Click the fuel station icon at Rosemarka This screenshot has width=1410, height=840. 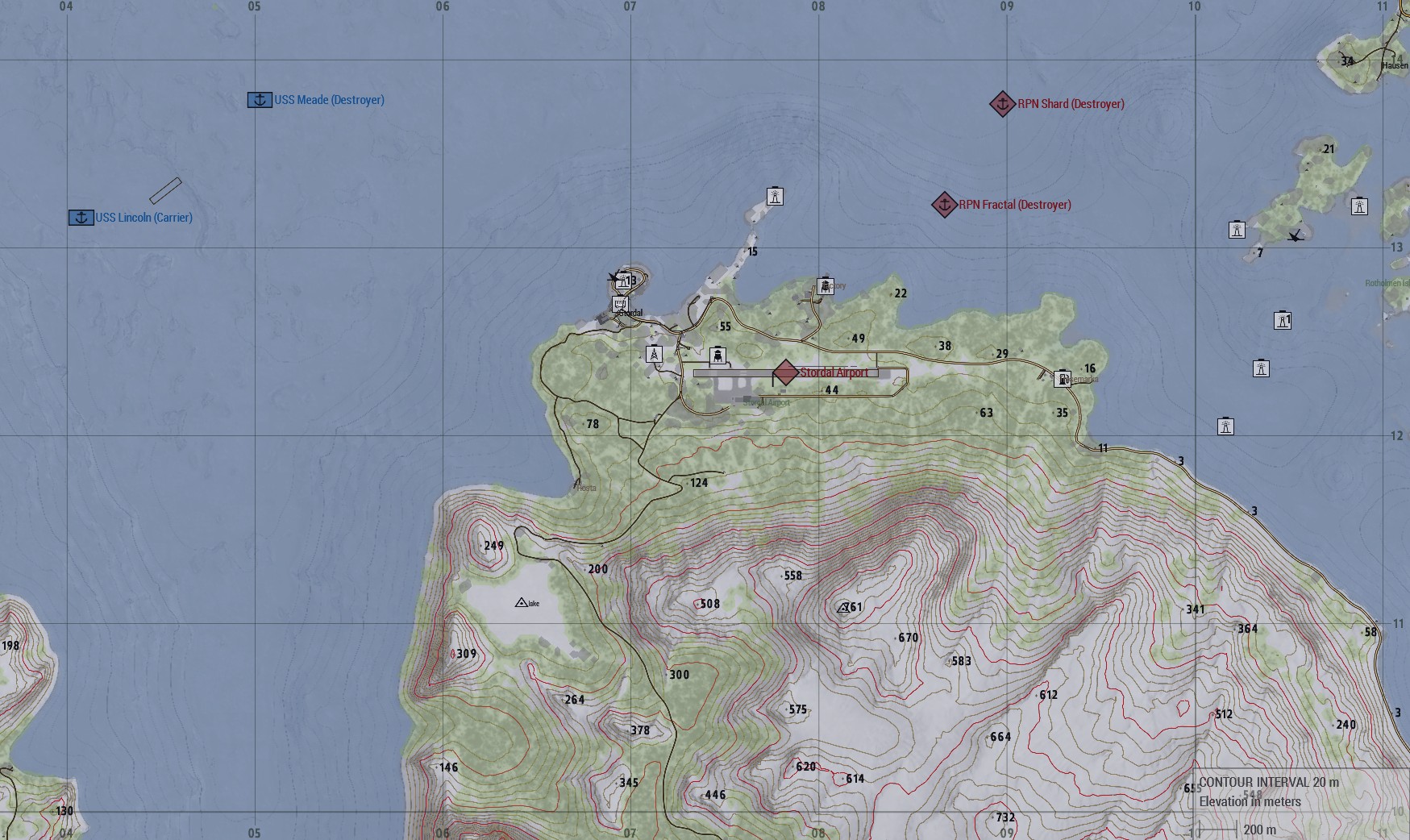click(x=1063, y=379)
